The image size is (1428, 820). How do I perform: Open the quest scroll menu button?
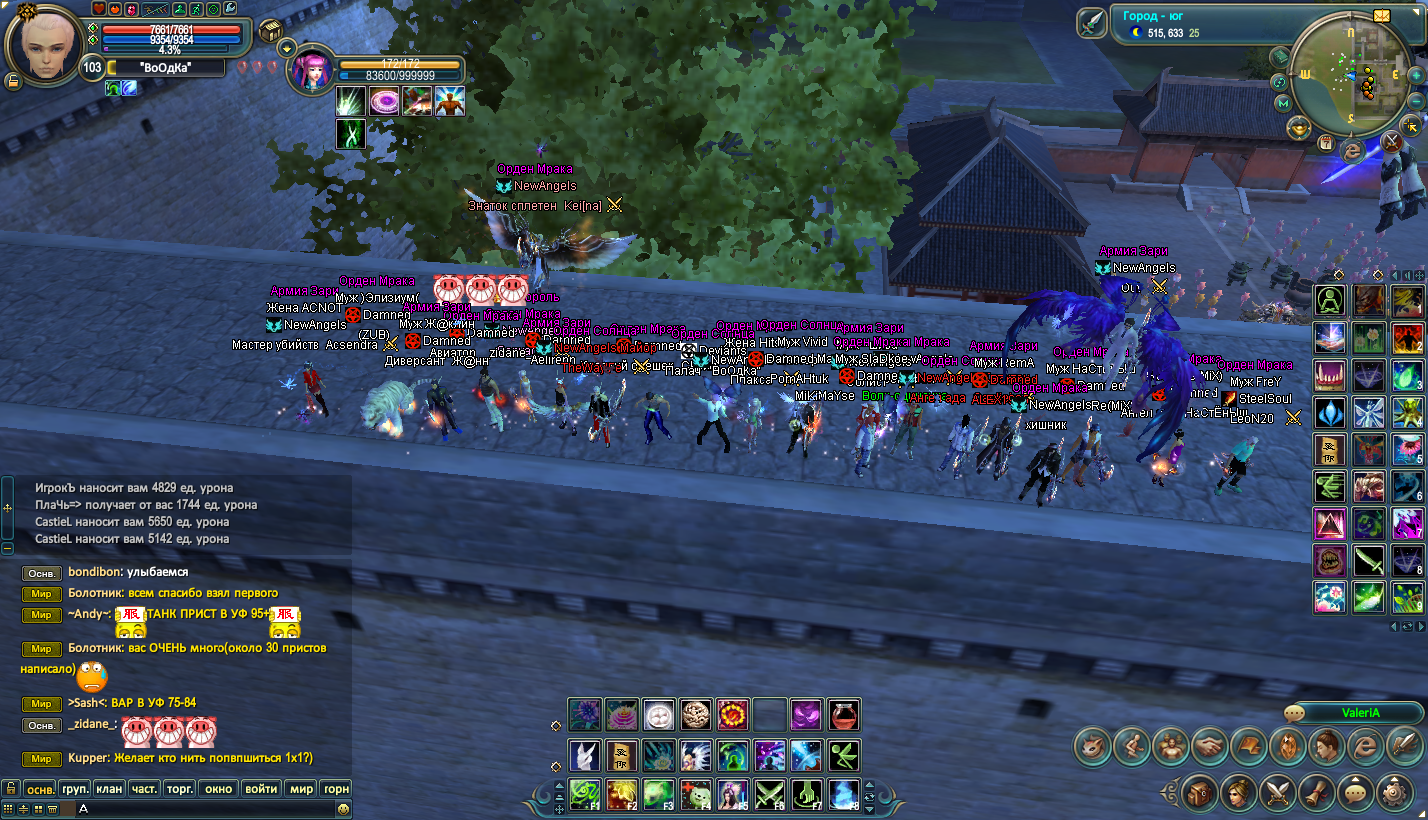1316,794
